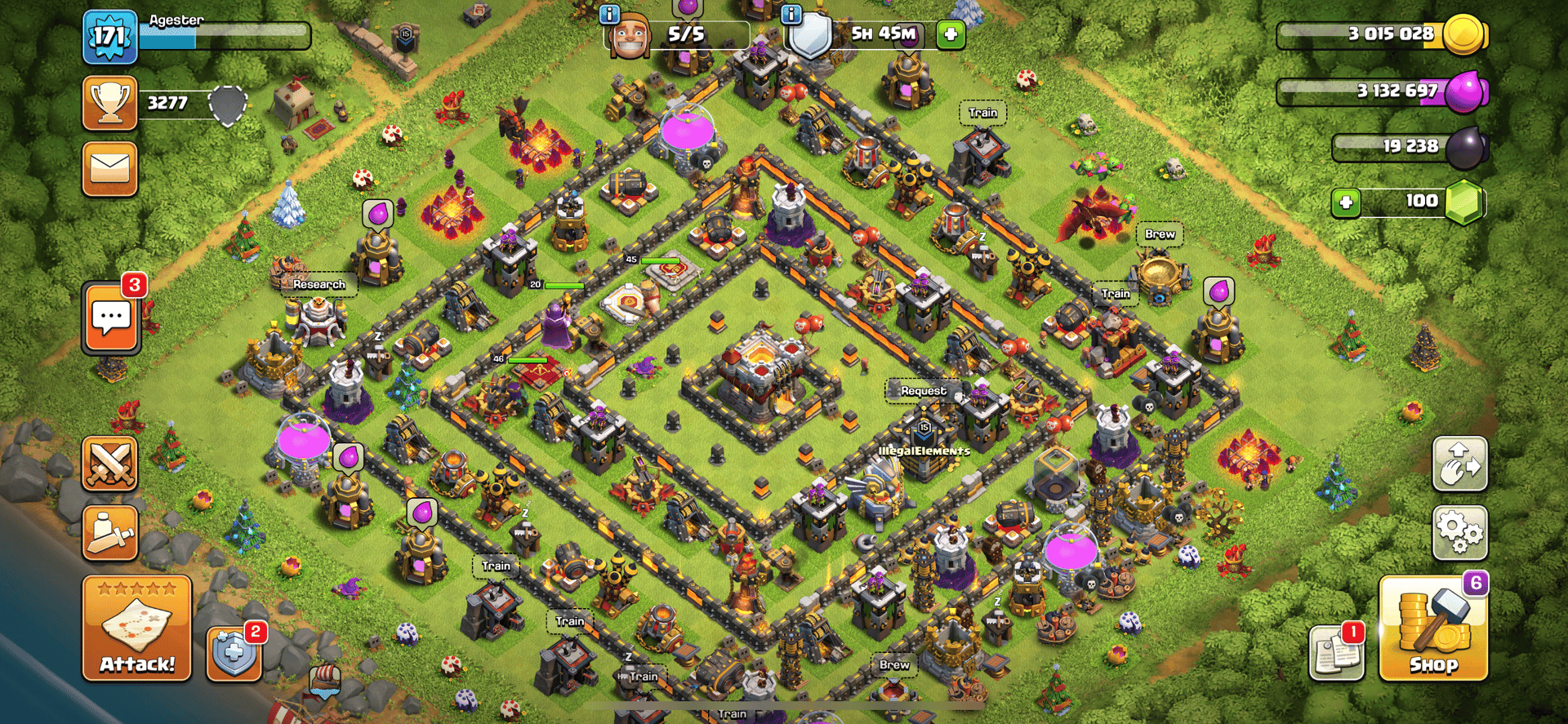
Task: Add gems with the green plus
Action: 1346,202
